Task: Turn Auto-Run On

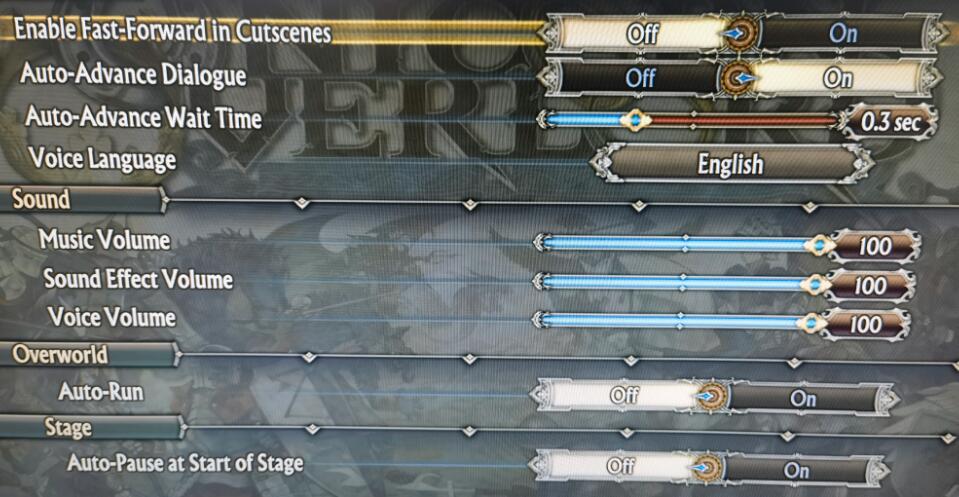Action: 803,397
